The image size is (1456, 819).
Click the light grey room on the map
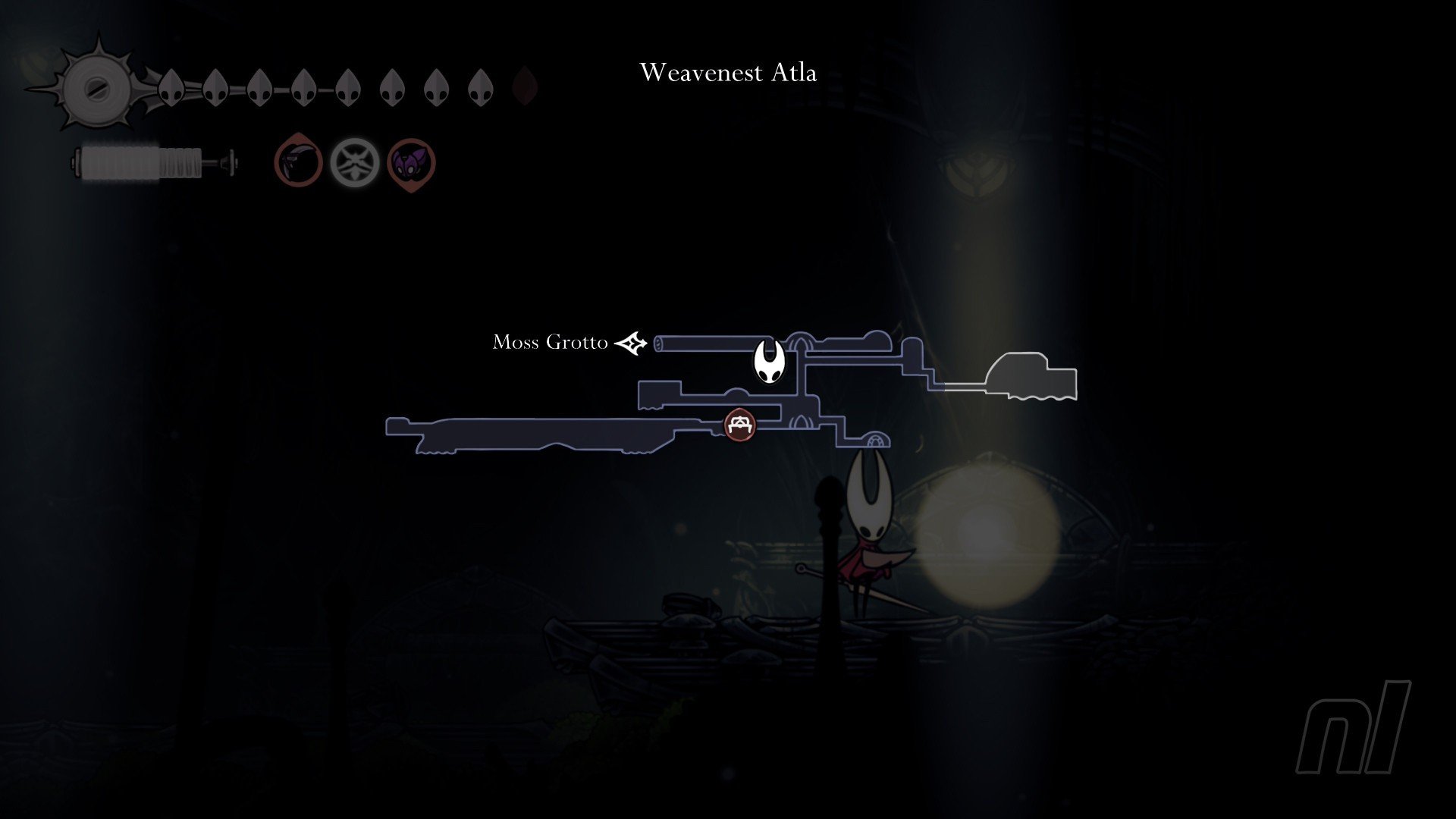[1031, 377]
